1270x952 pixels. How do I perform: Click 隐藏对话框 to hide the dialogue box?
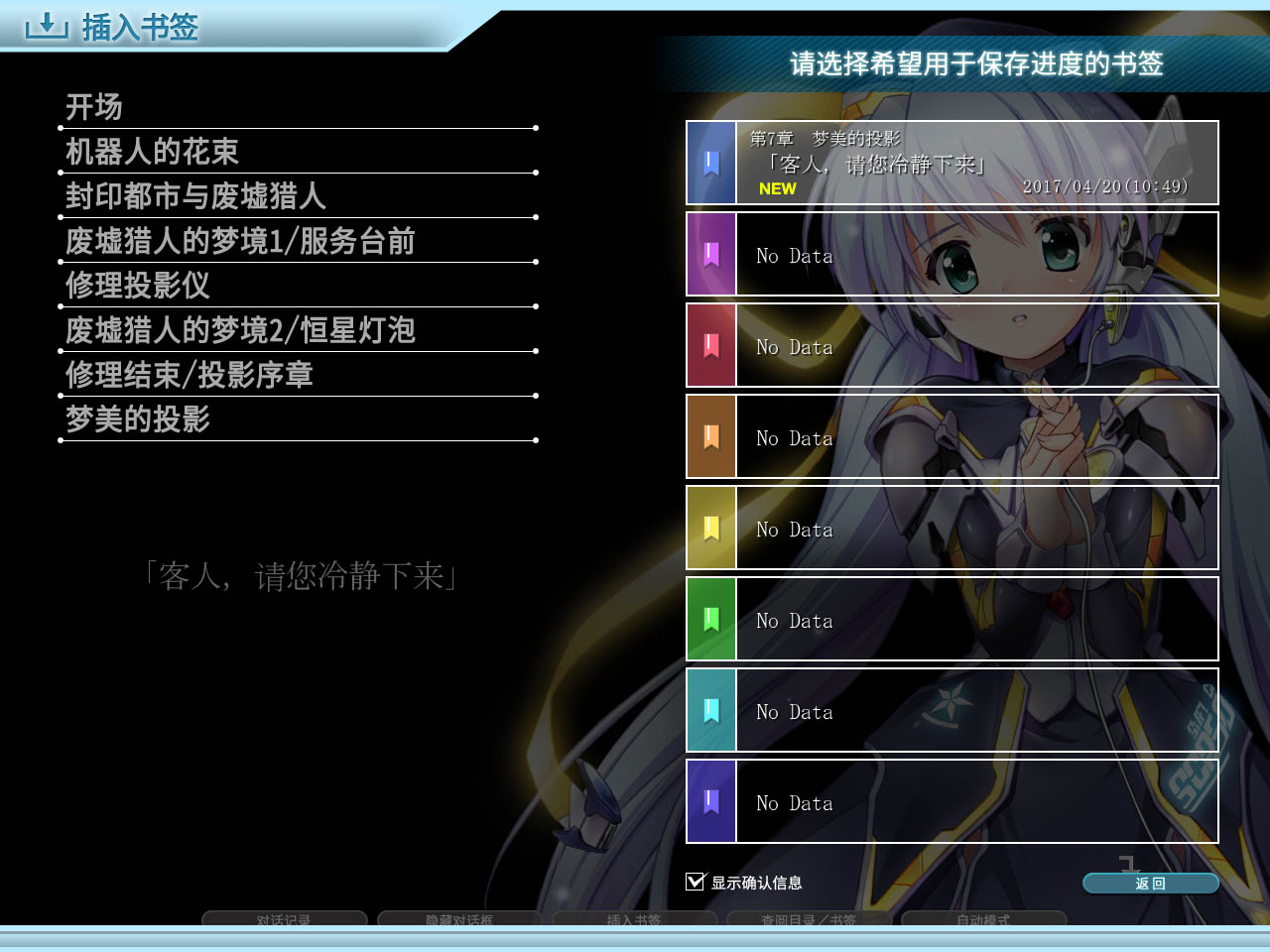pyautogui.click(x=459, y=920)
